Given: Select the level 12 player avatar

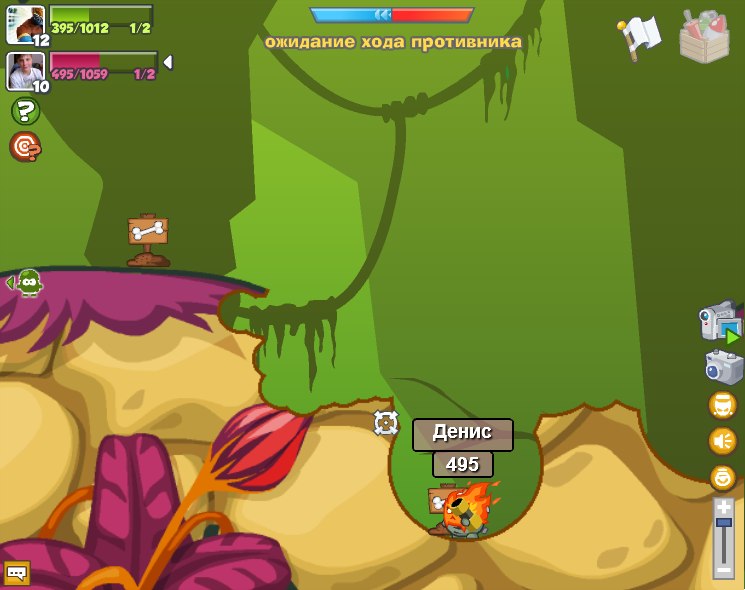Looking at the screenshot, I should pyautogui.click(x=25, y=24).
